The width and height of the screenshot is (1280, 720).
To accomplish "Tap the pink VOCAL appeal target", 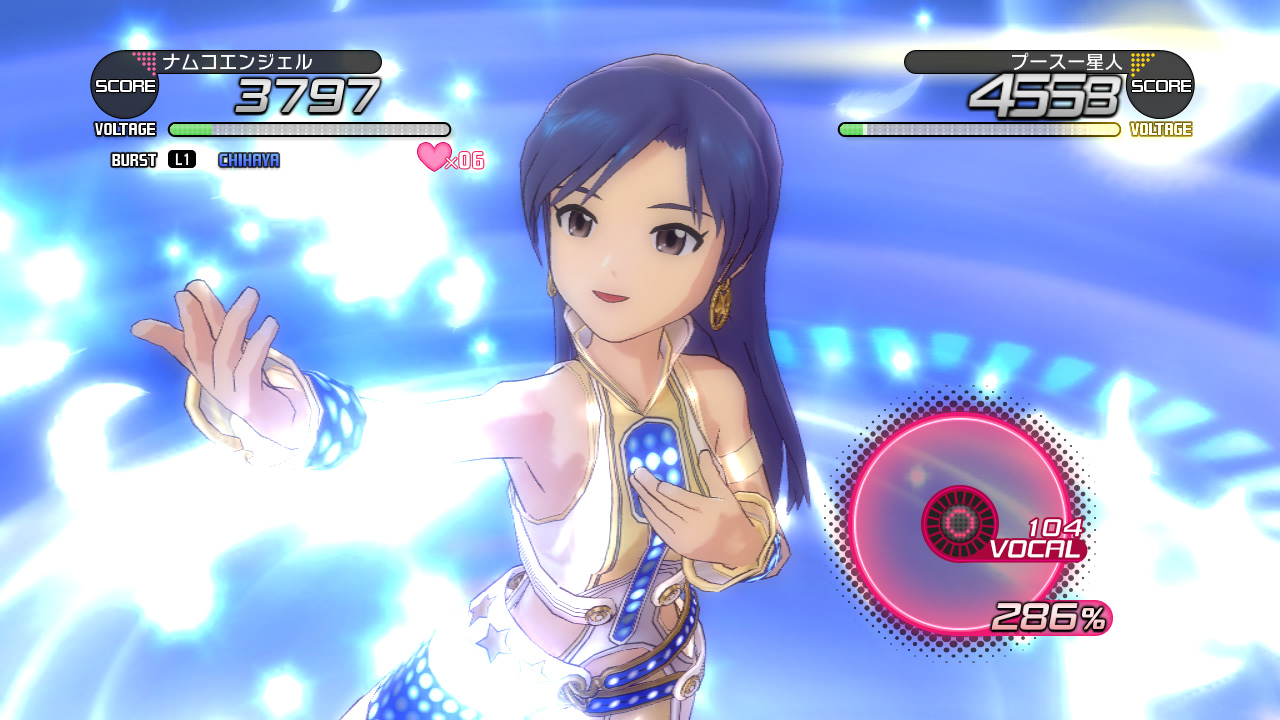I will (x=959, y=522).
